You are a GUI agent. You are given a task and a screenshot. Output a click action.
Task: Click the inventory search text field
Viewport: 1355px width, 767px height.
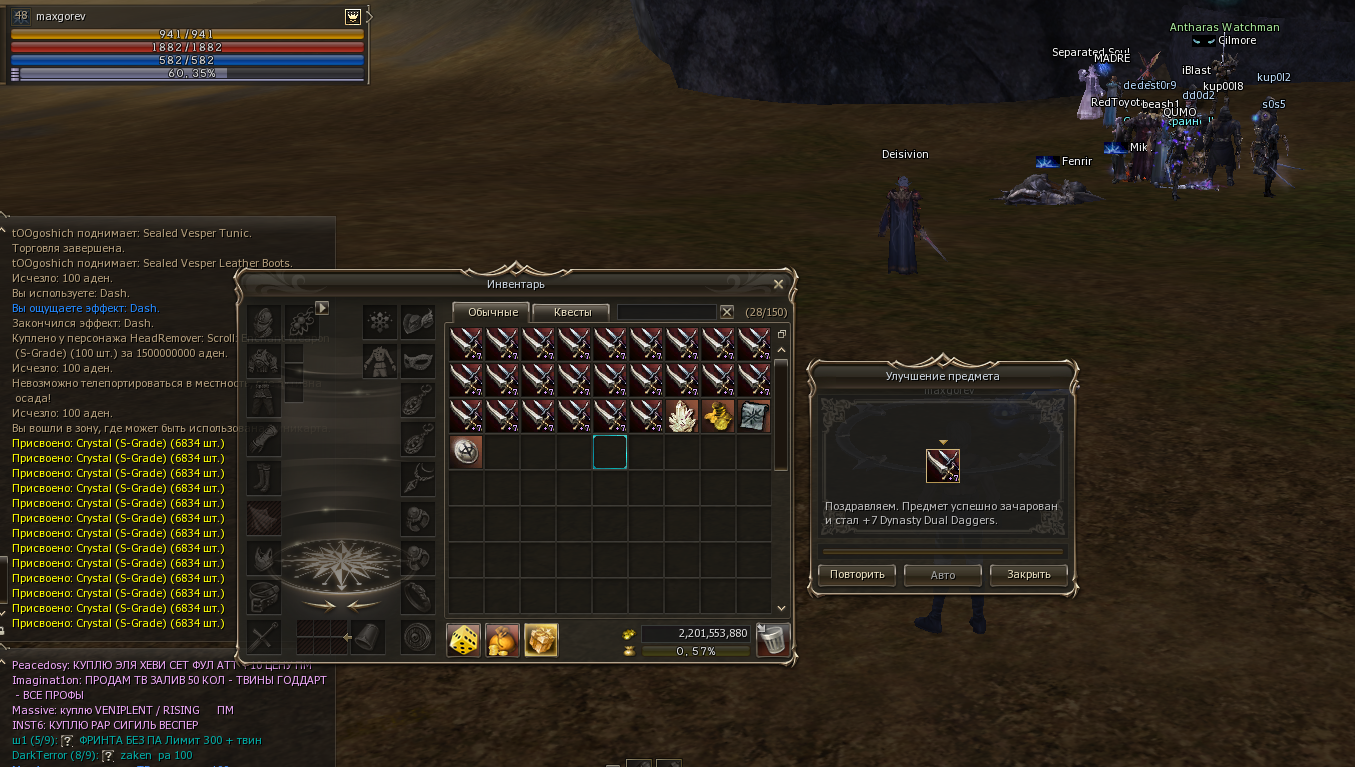[666, 312]
